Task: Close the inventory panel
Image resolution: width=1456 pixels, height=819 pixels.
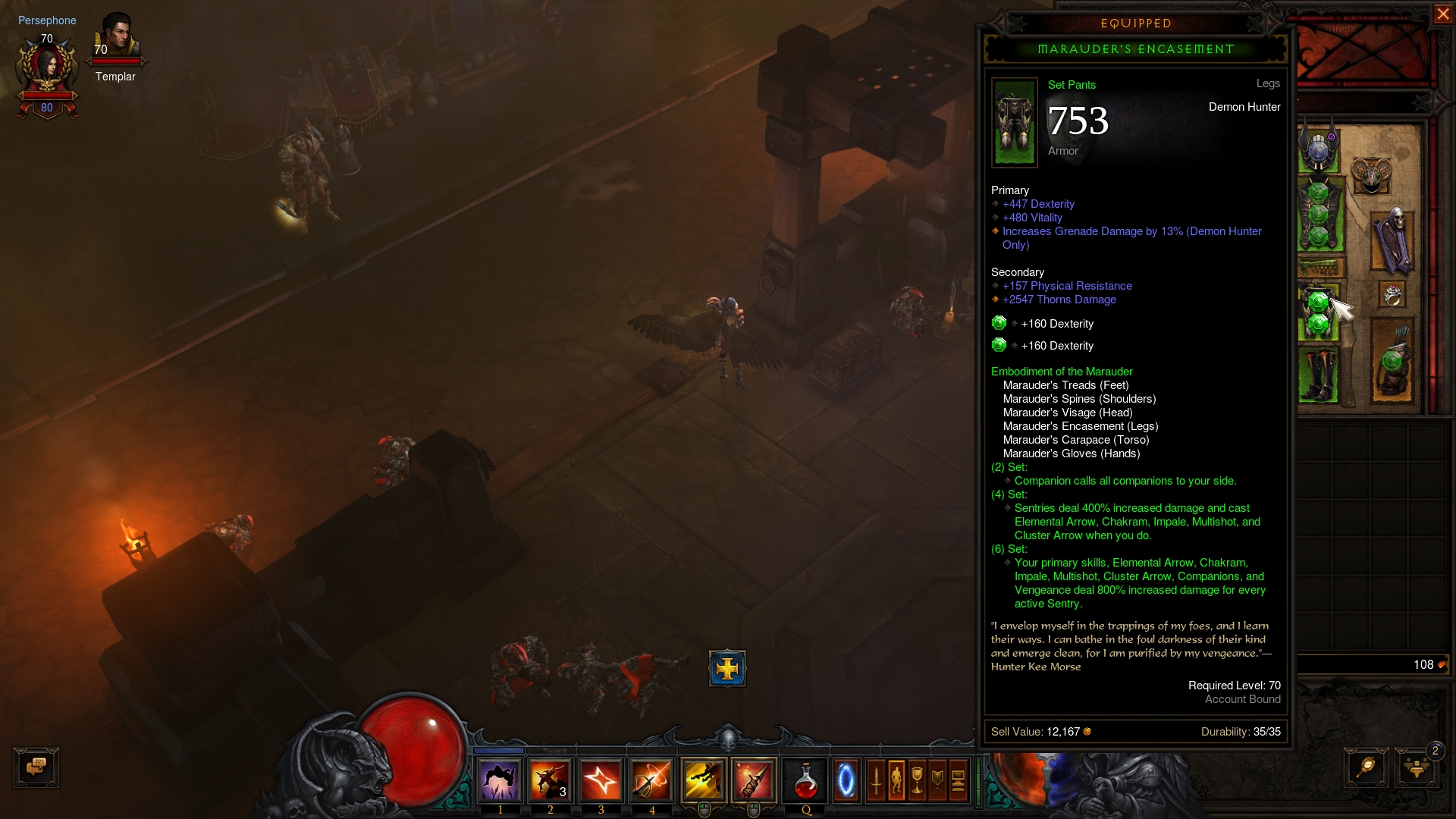Action: pyautogui.click(x=1442, y=14)
